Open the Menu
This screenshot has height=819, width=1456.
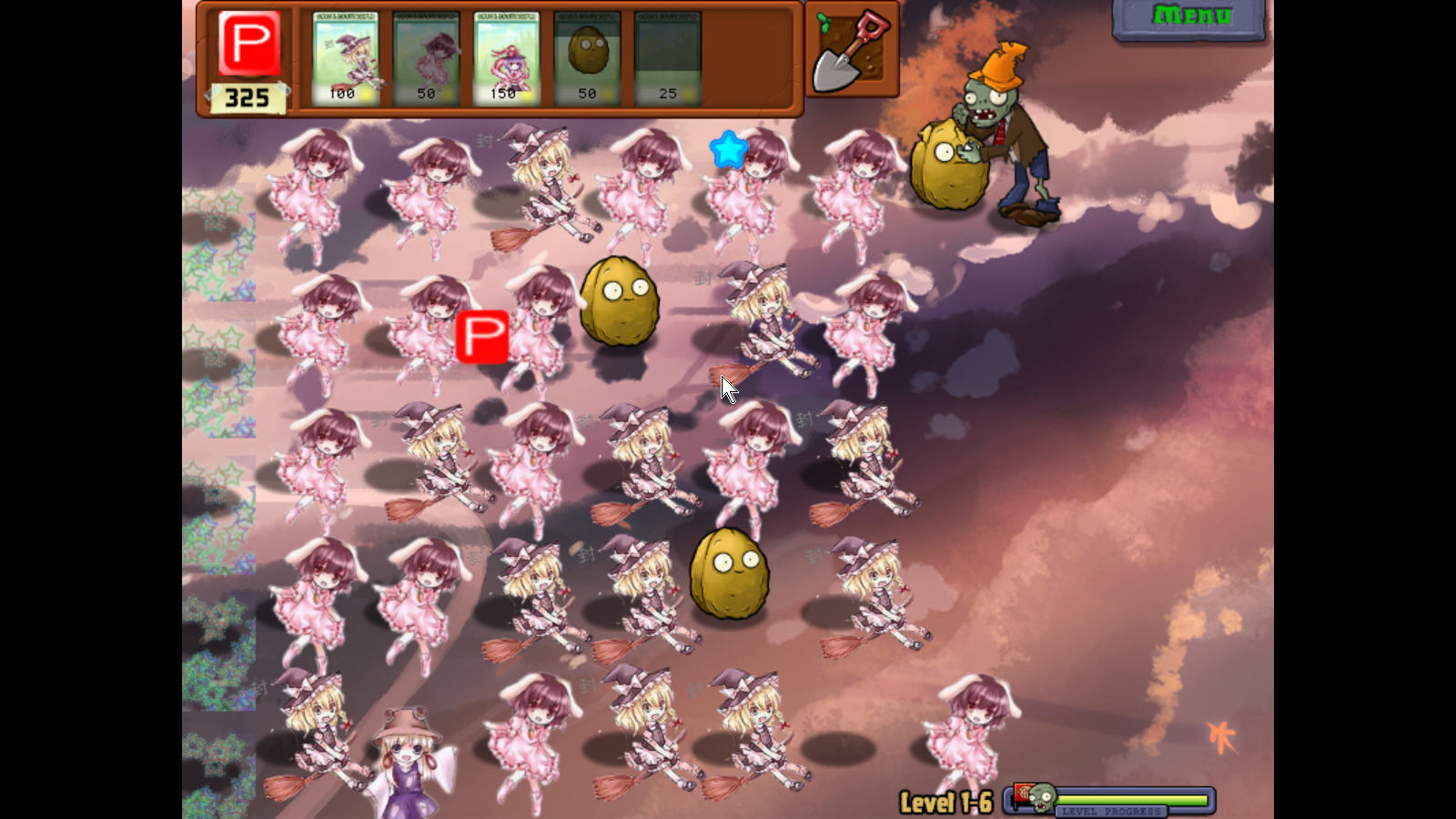tap(1190, 17)
